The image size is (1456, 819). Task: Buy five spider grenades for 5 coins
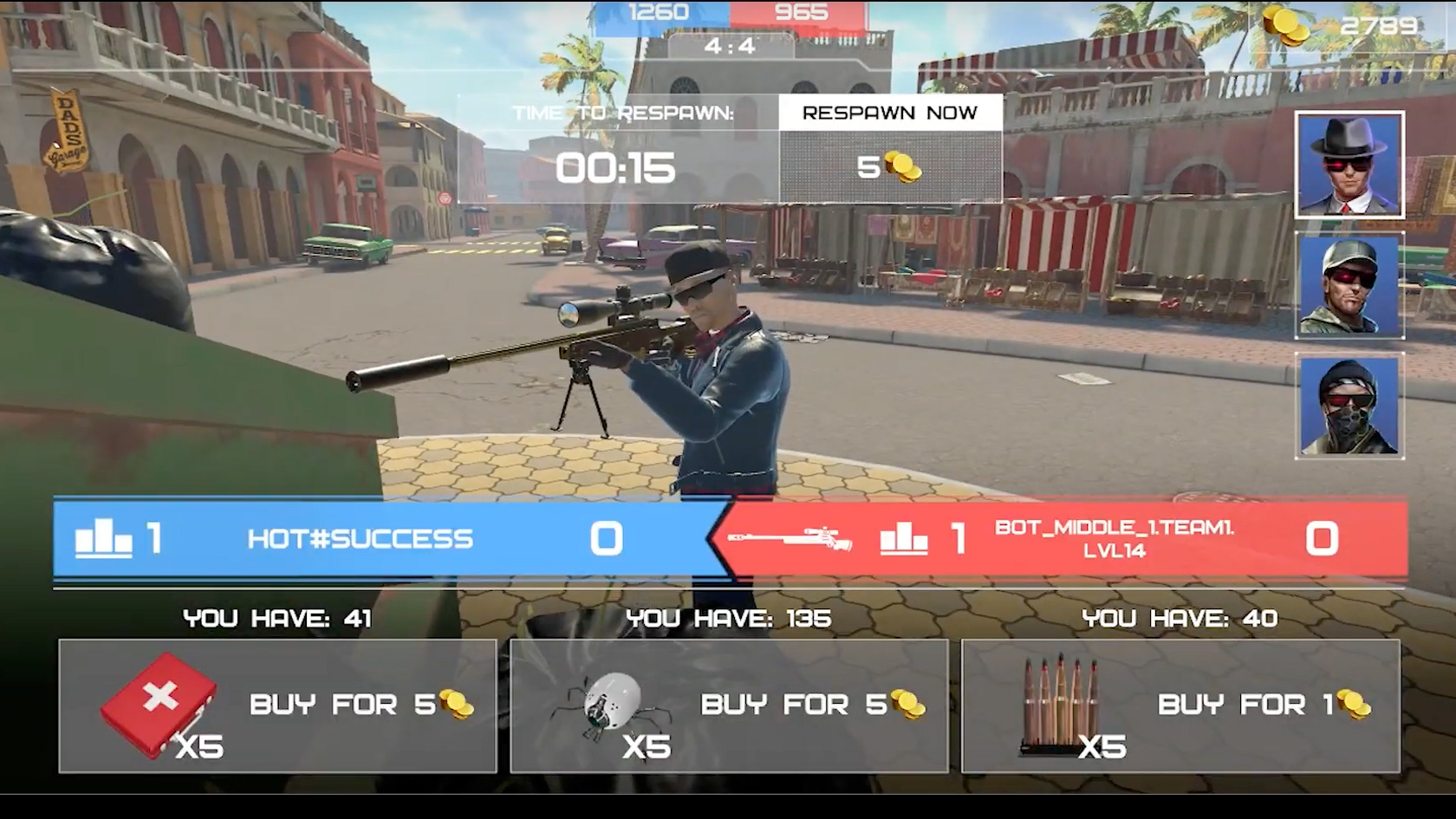point(729,705)
